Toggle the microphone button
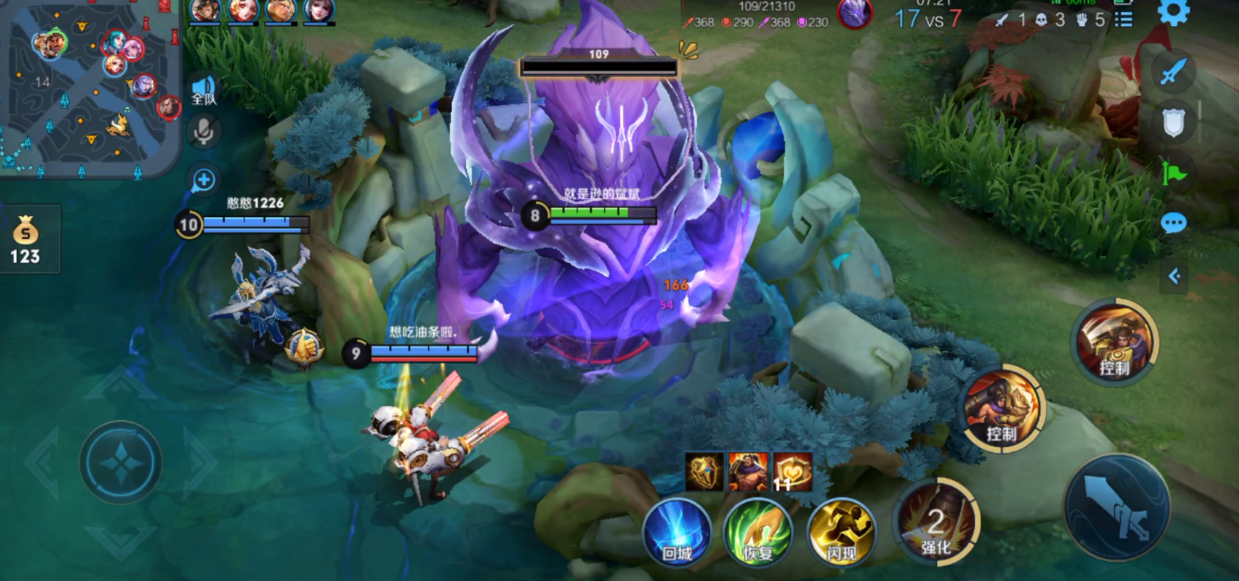Image resolution: width=1239 pixels, height=581 pixels. coord(204,131)
